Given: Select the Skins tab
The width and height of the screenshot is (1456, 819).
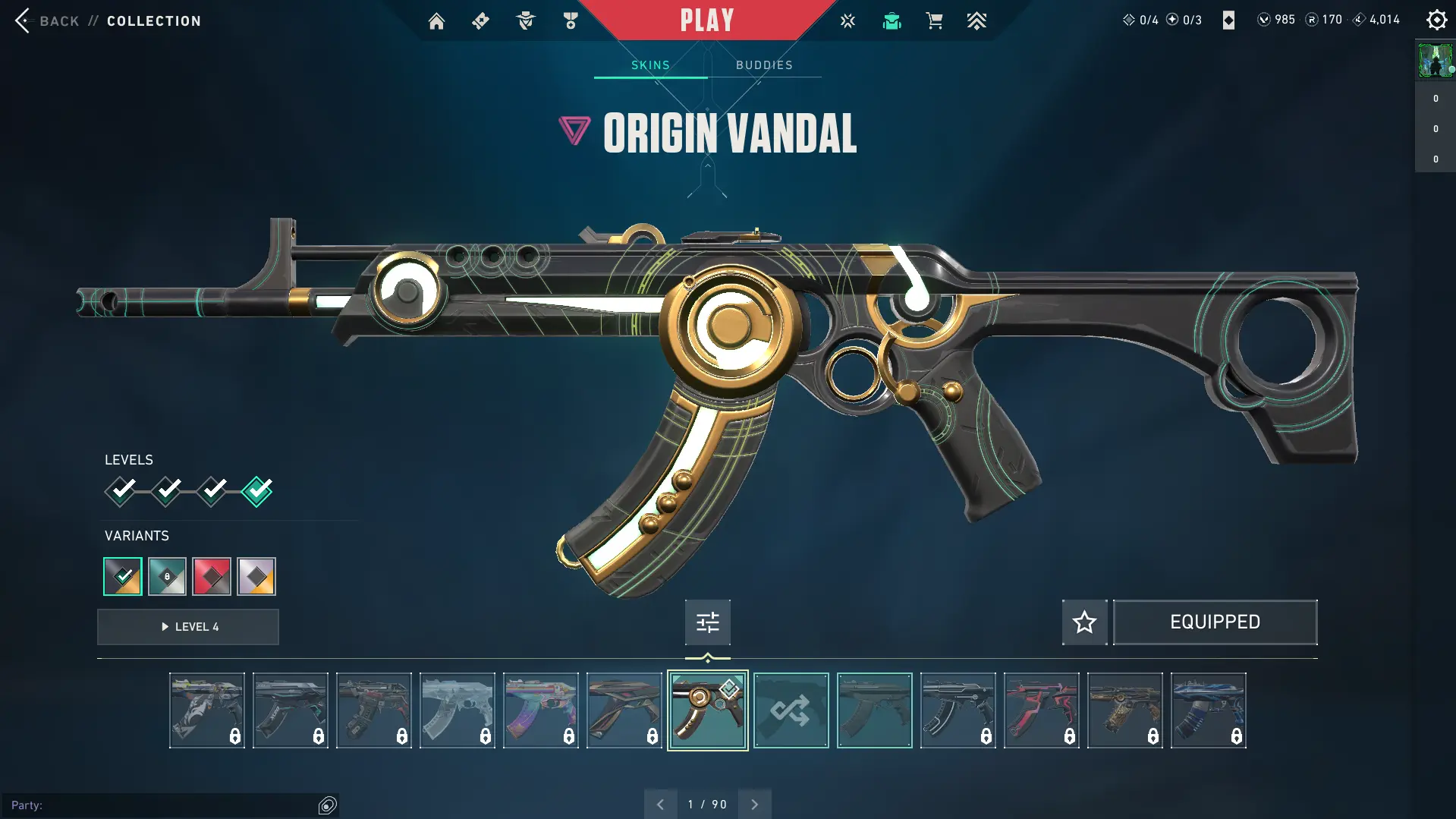Looking at the screenshot, I should [650, 65].
